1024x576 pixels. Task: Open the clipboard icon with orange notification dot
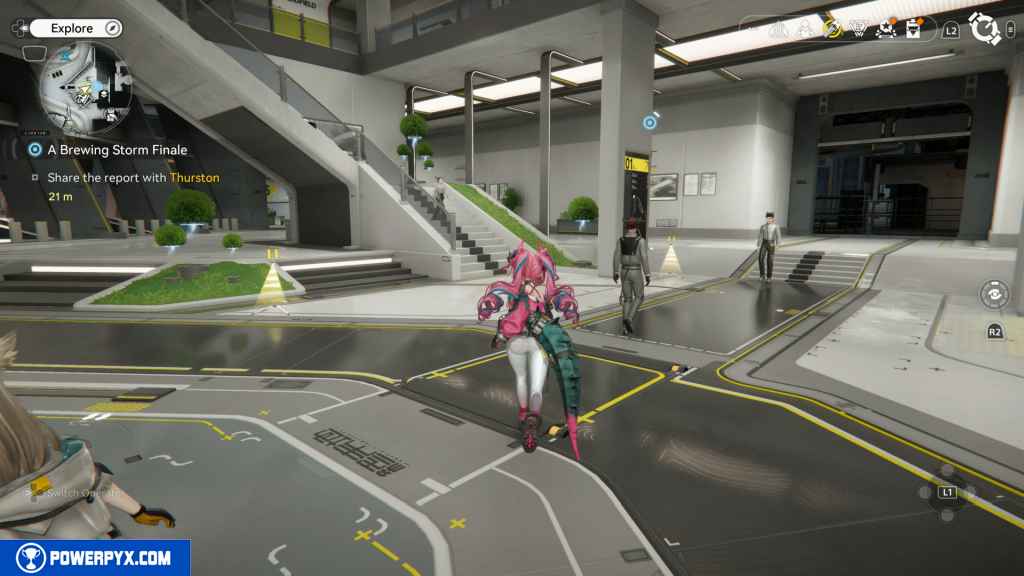click(912, 29)
